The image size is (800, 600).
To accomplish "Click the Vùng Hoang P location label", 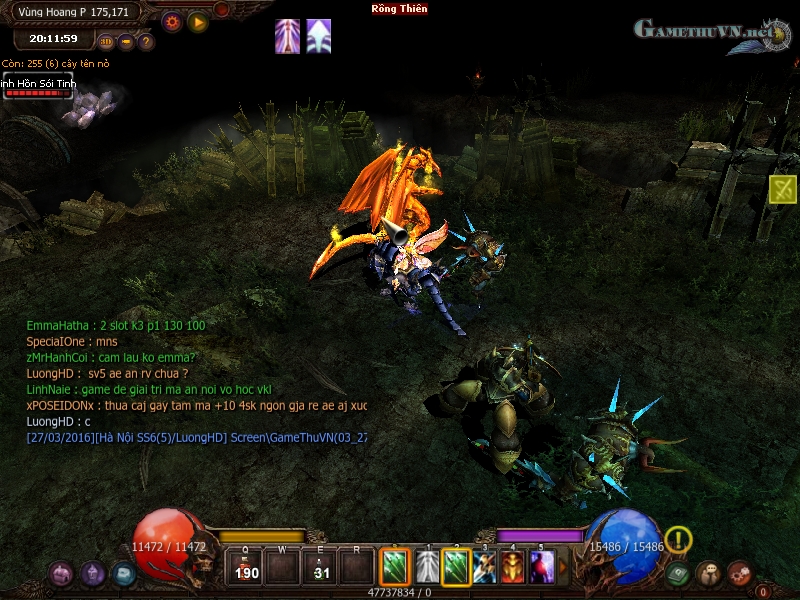I will click(x=73, y=11).
